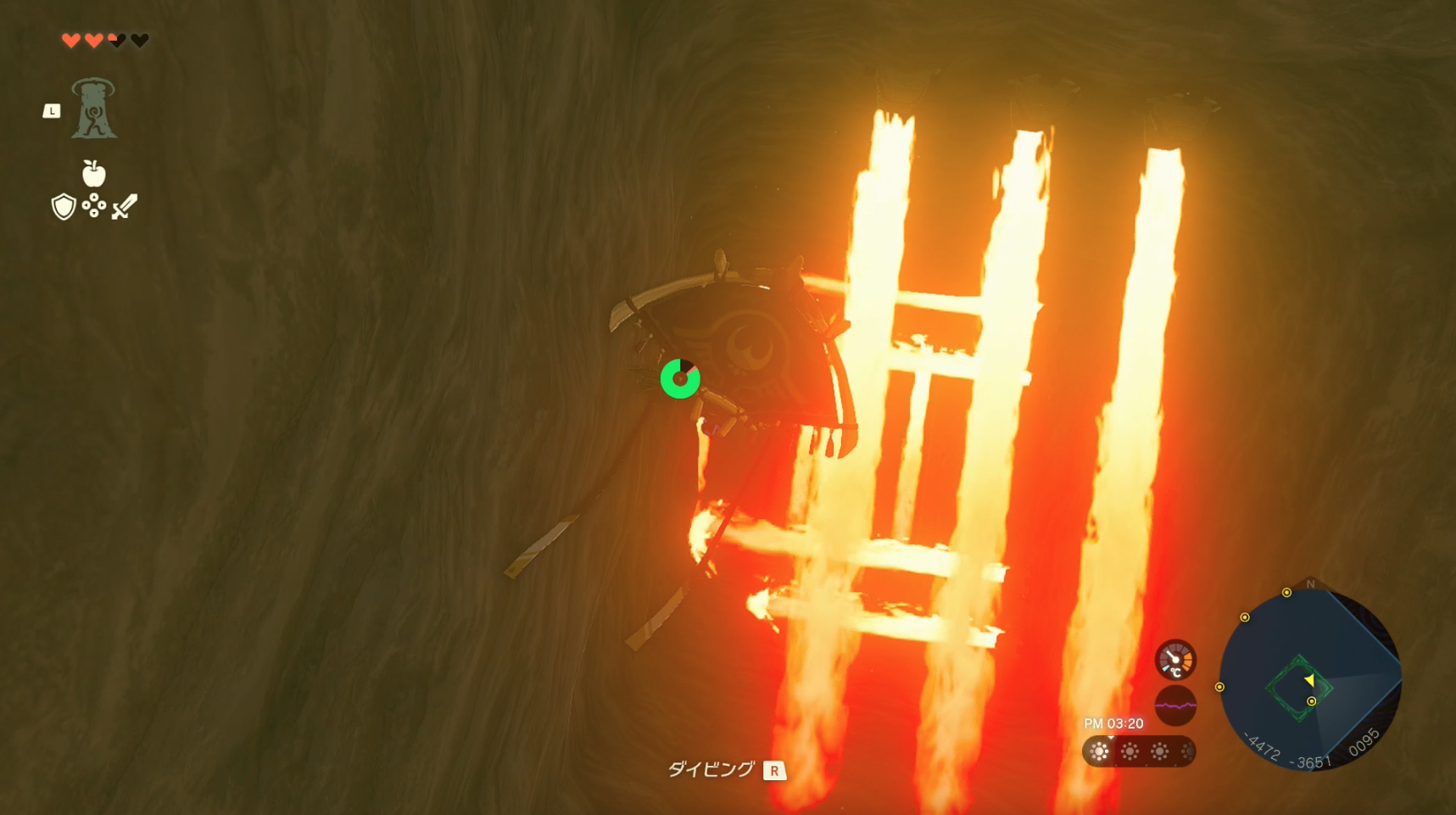Toggle the dimmed fourth weather sun icon
Image resolution: width=1456 pixels, height=815 pixels.
pyautogui.click(x=1188, y=751)
